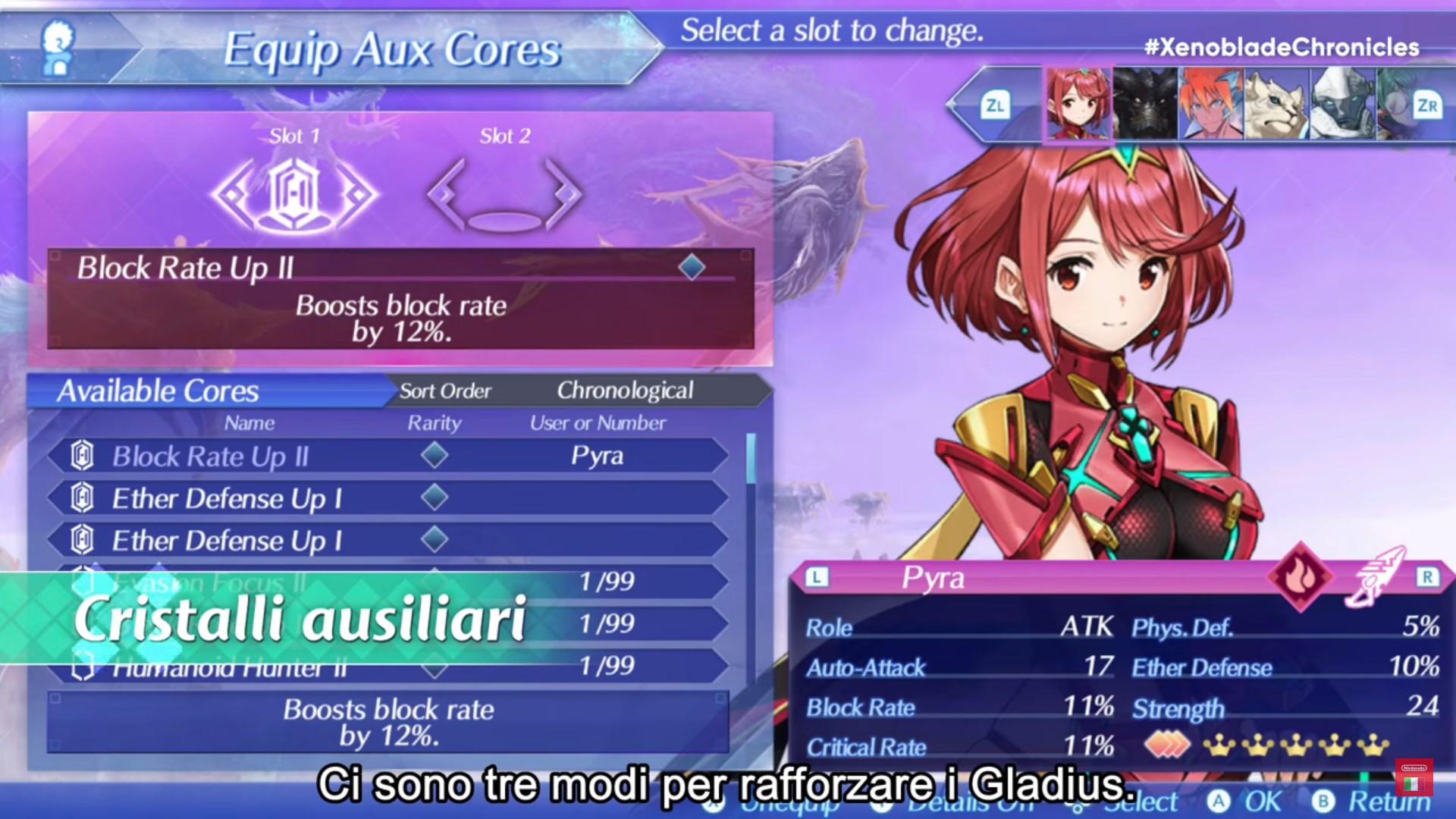The width and height of the screenshot is (1456, 819).
Task: Change the Chronological sort order
Action: click(624, 391)
